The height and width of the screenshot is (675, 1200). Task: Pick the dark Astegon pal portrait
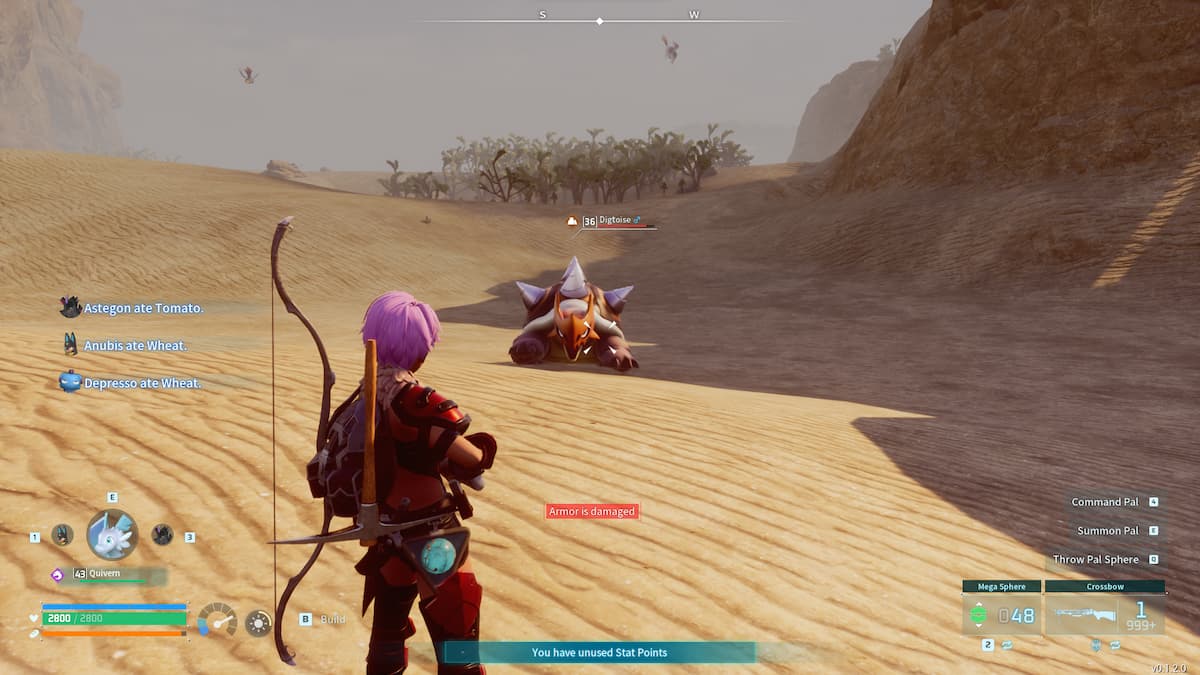pyautogui.click(x=162, y=535)
